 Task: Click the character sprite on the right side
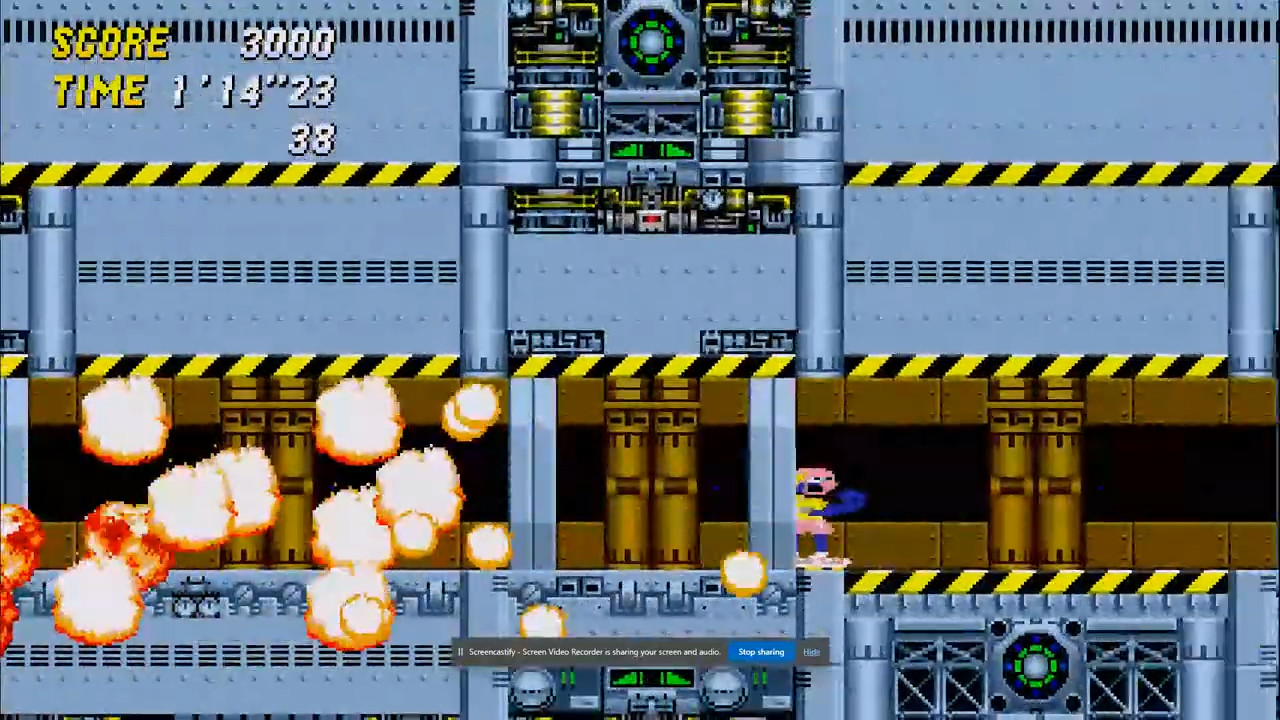[x=820, y=515]
